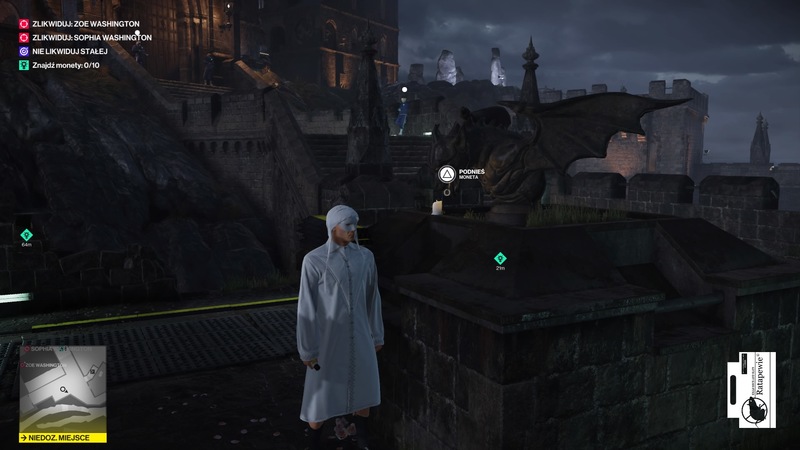Select the green coin marker at 64m

(x=26, y=235)
